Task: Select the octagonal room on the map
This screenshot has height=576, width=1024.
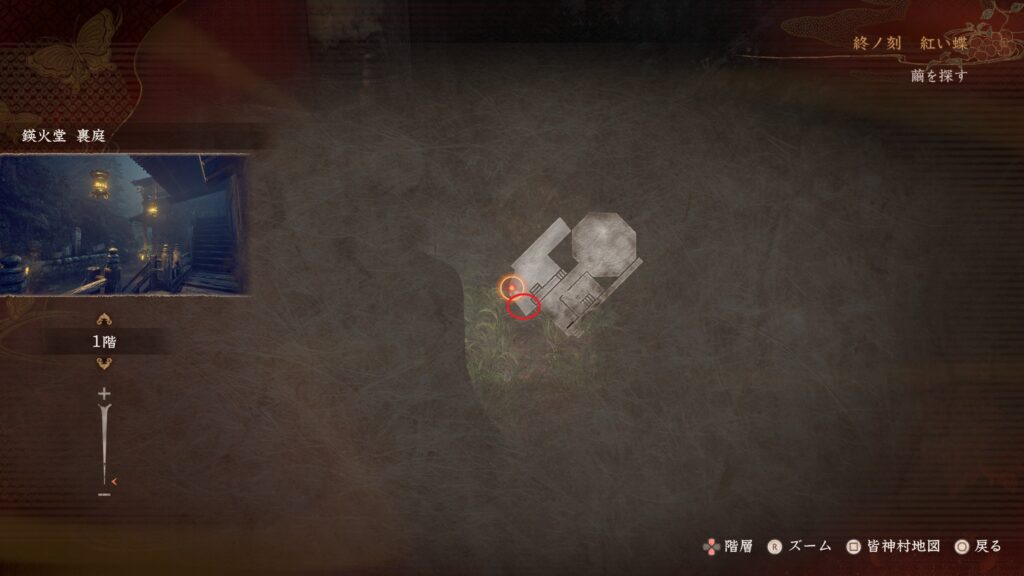Action: pos(602,242)
